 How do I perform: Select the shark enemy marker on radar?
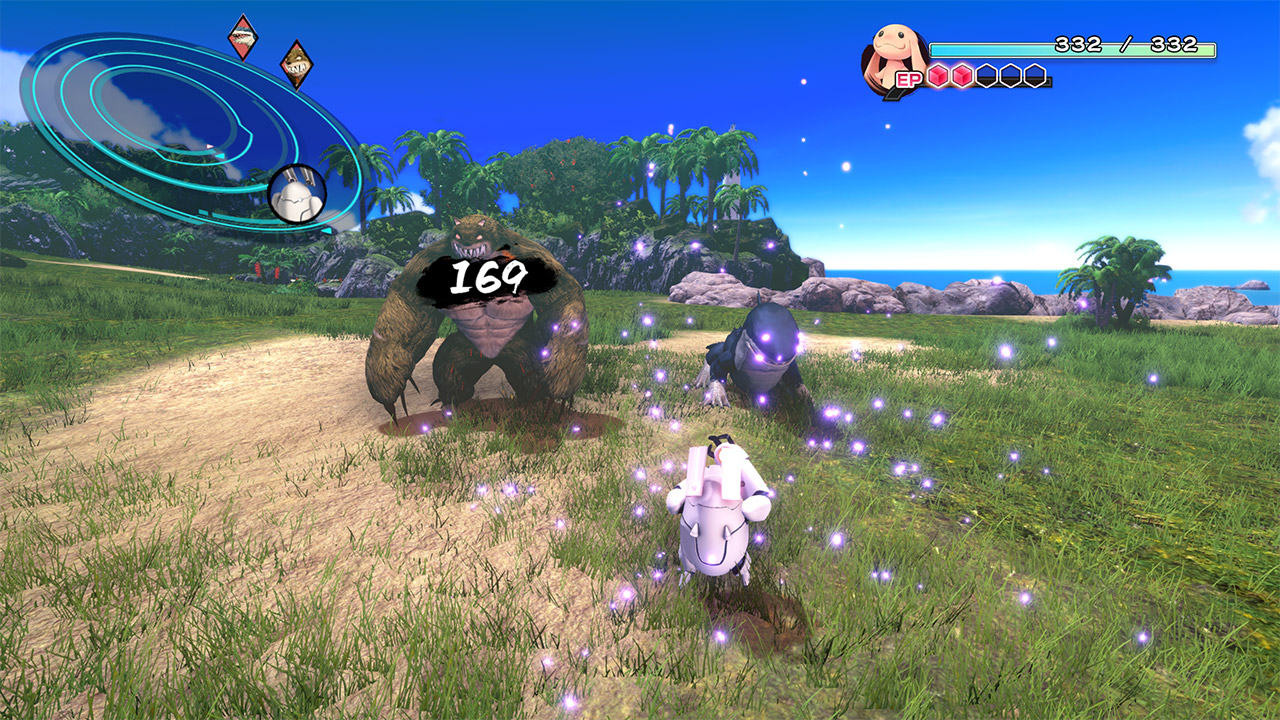coord(242,37)
